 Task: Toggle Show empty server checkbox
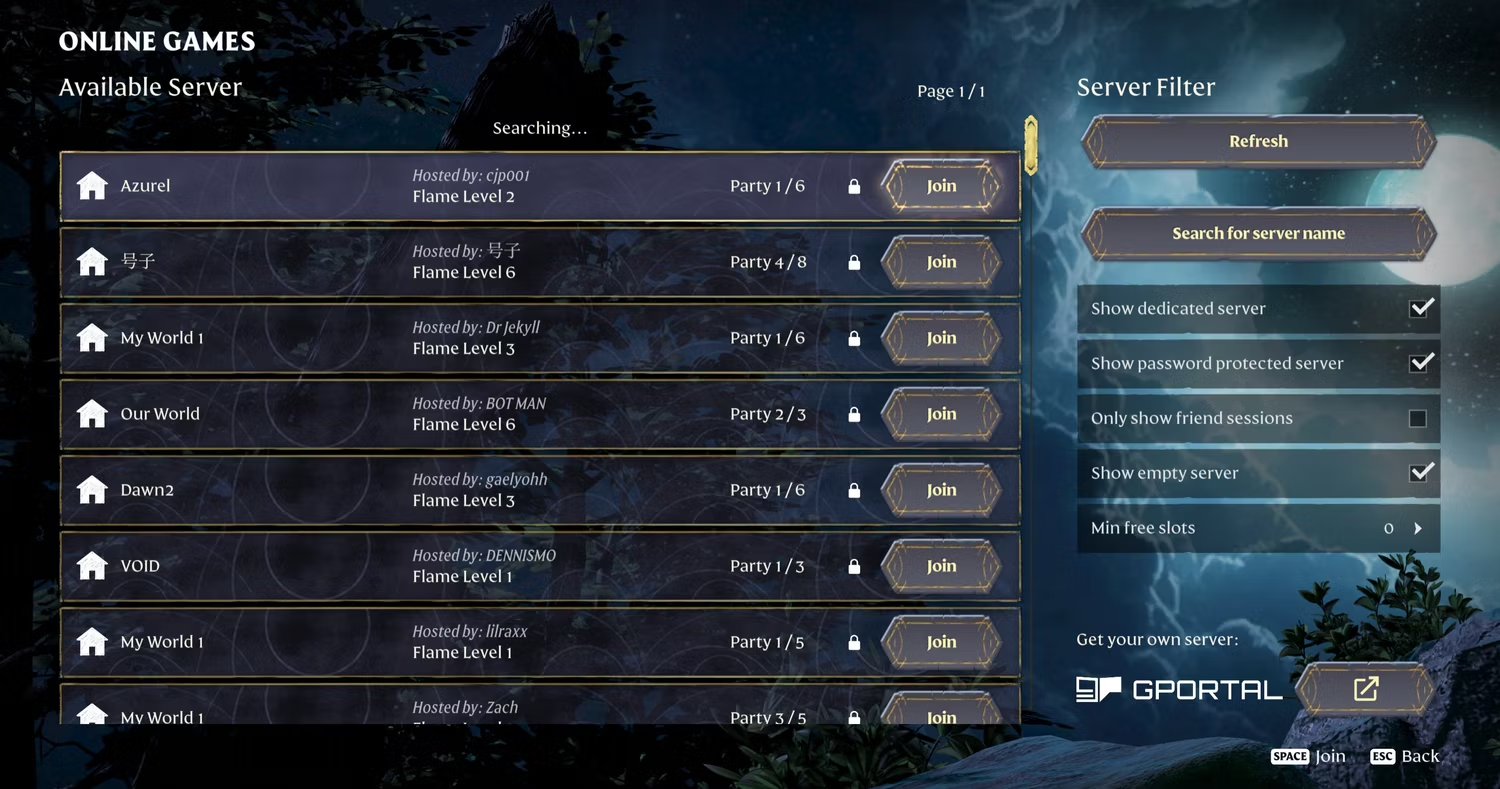1420,473
